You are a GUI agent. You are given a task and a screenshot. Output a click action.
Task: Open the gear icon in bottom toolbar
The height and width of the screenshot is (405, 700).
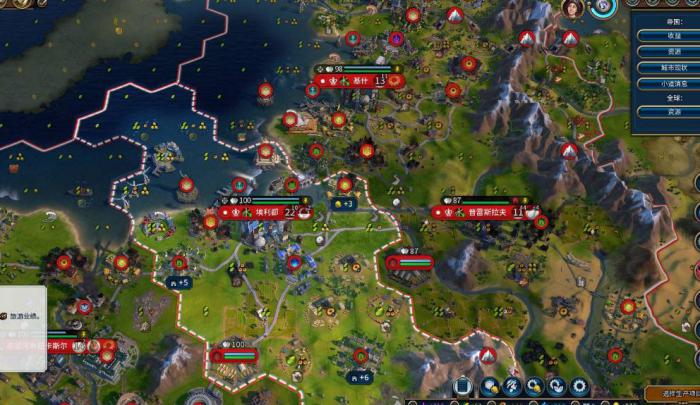click(579, 386)
